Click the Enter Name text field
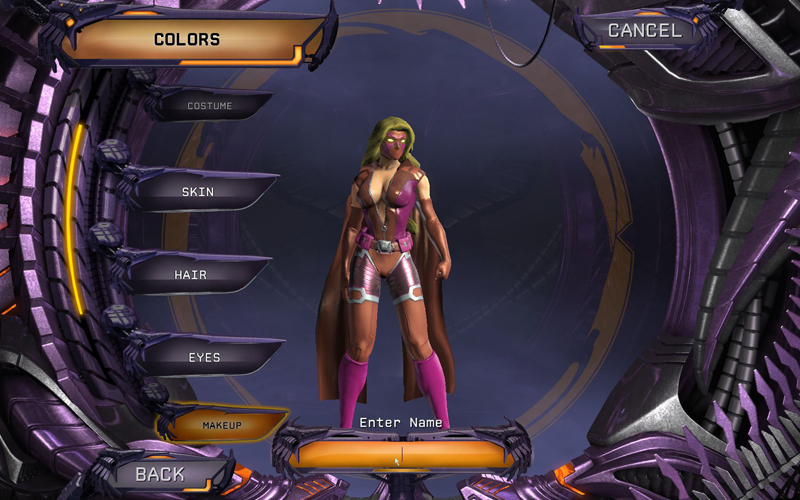800x500 pixels. (x=400, y=454)
